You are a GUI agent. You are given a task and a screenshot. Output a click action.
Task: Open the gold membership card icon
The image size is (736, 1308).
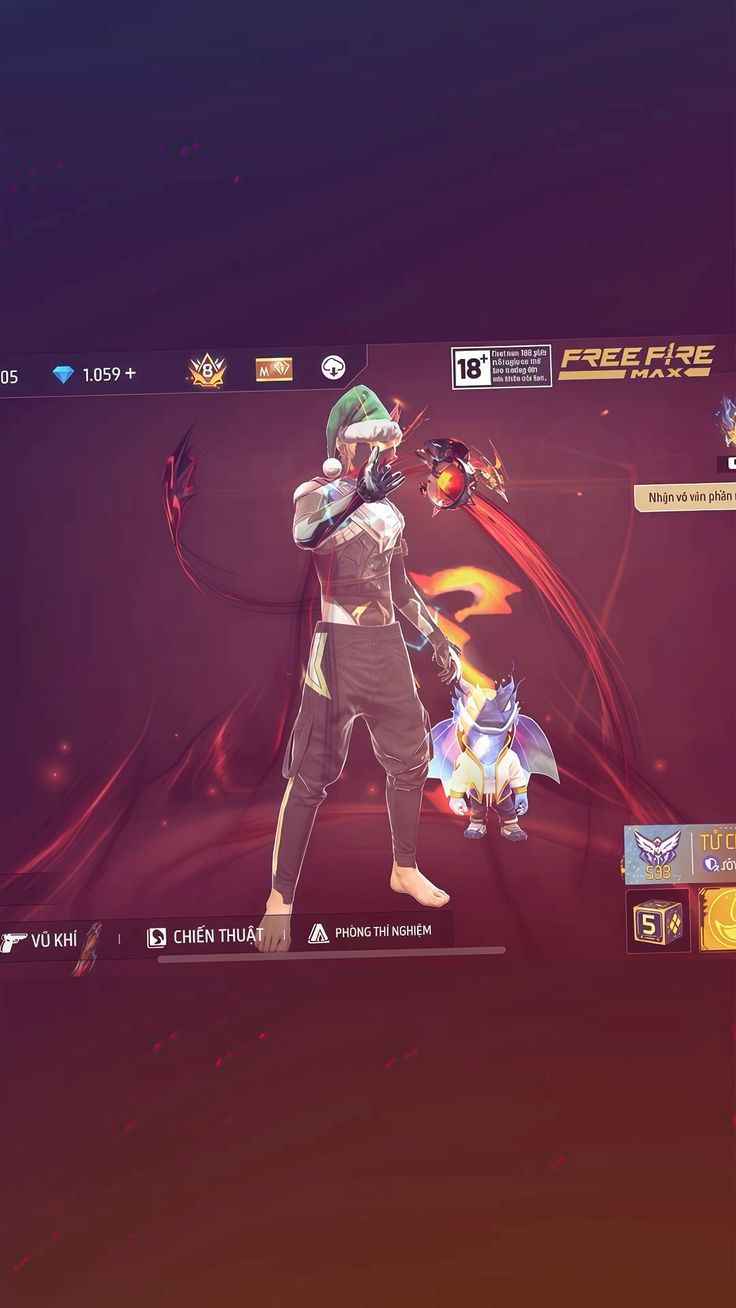click(273, 369)
